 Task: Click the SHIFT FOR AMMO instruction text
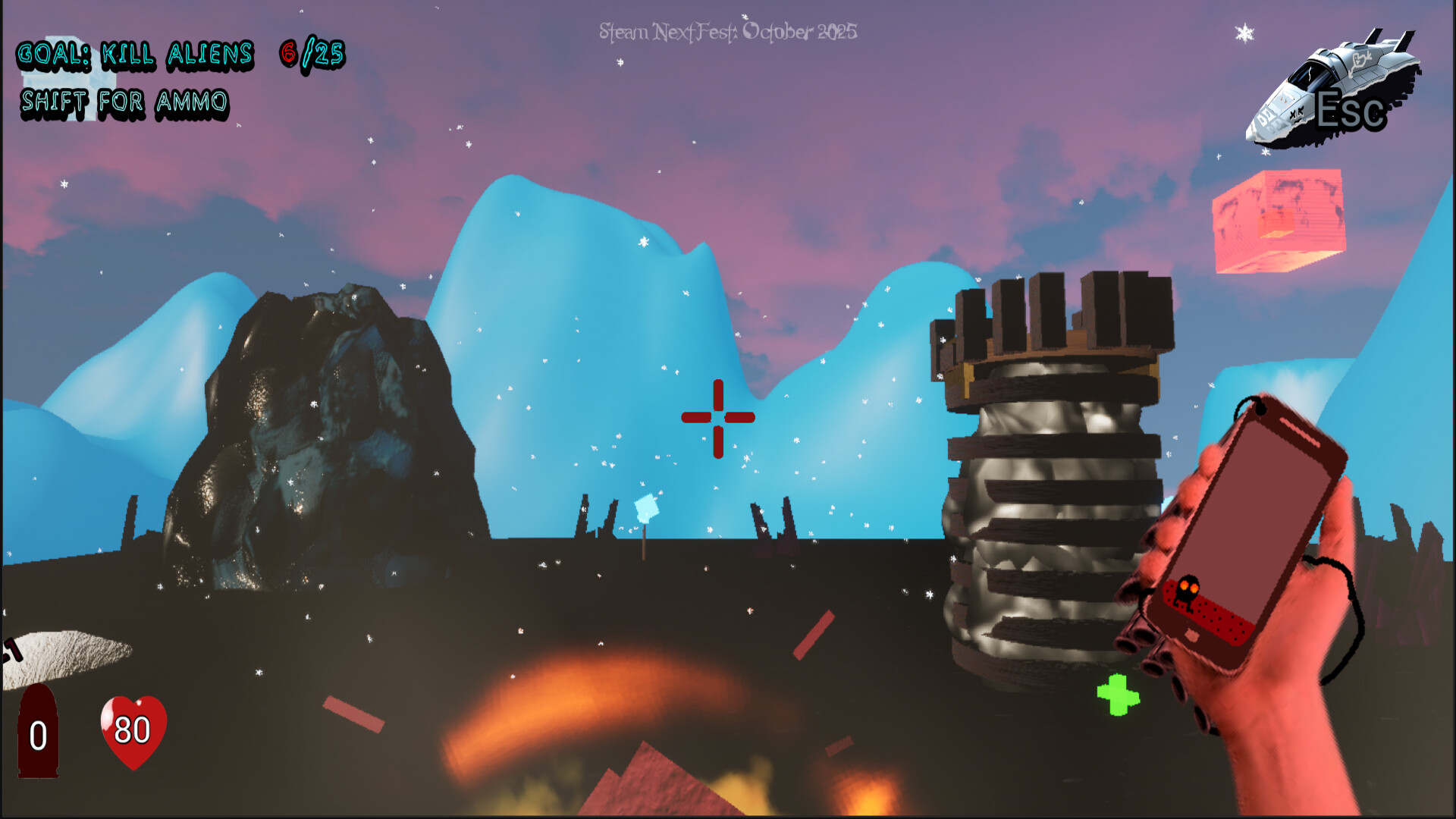coord(124,101)
